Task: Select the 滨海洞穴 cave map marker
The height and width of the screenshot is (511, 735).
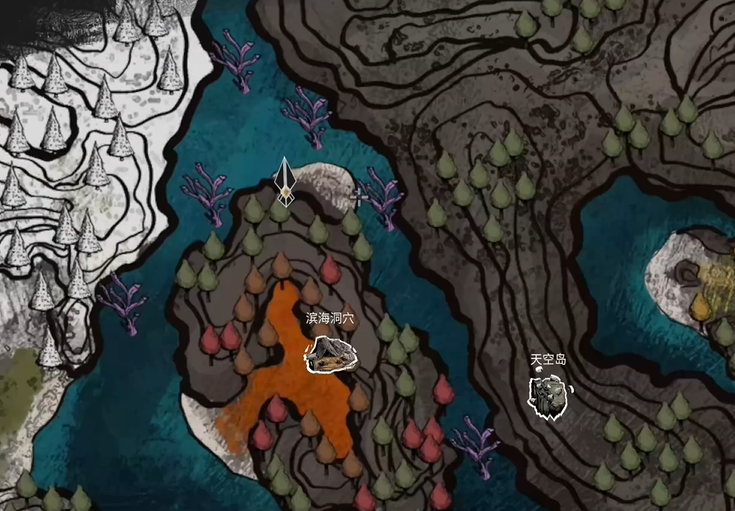Action: pyautogui.click(x=331, y=353)
